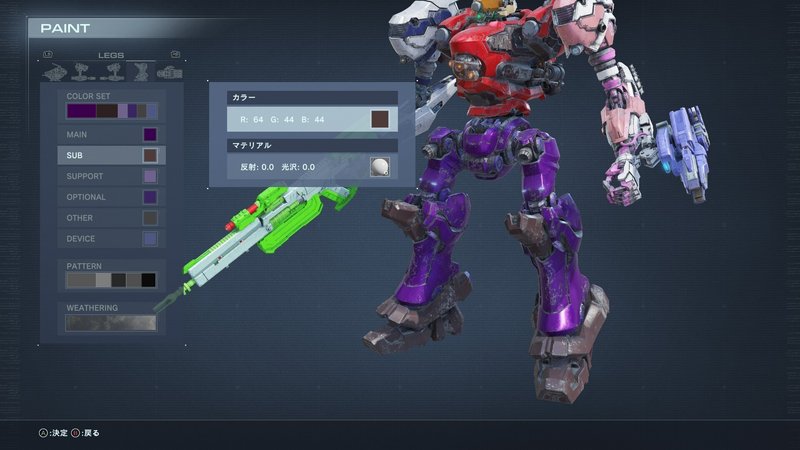The height and width of the screenshot is (450, 800).
Task: Select the MAIN color row
Action: click(109, 134)
